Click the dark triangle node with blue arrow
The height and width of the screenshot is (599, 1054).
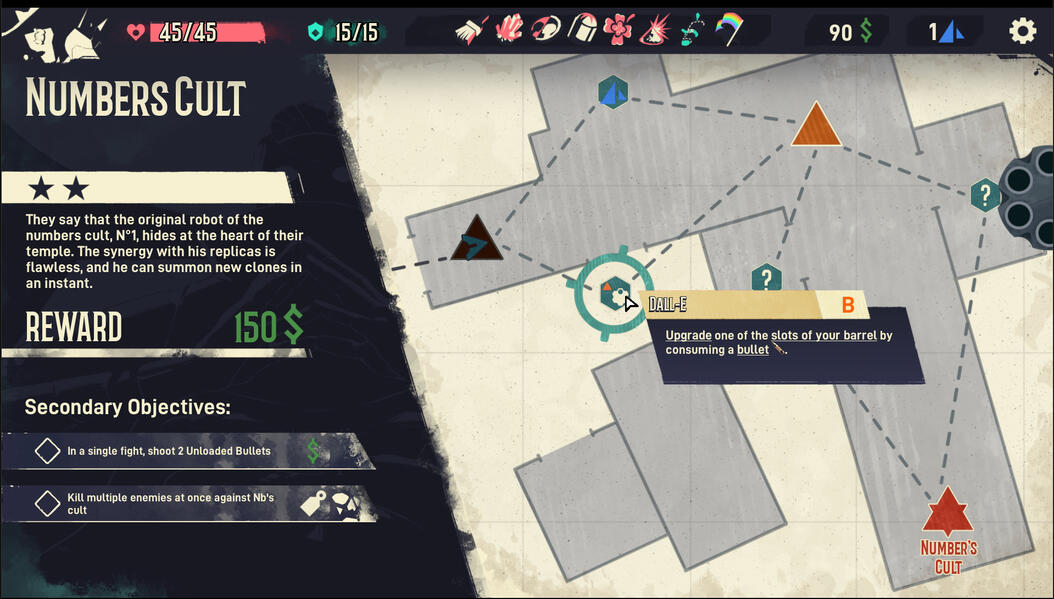coord(475,241)
